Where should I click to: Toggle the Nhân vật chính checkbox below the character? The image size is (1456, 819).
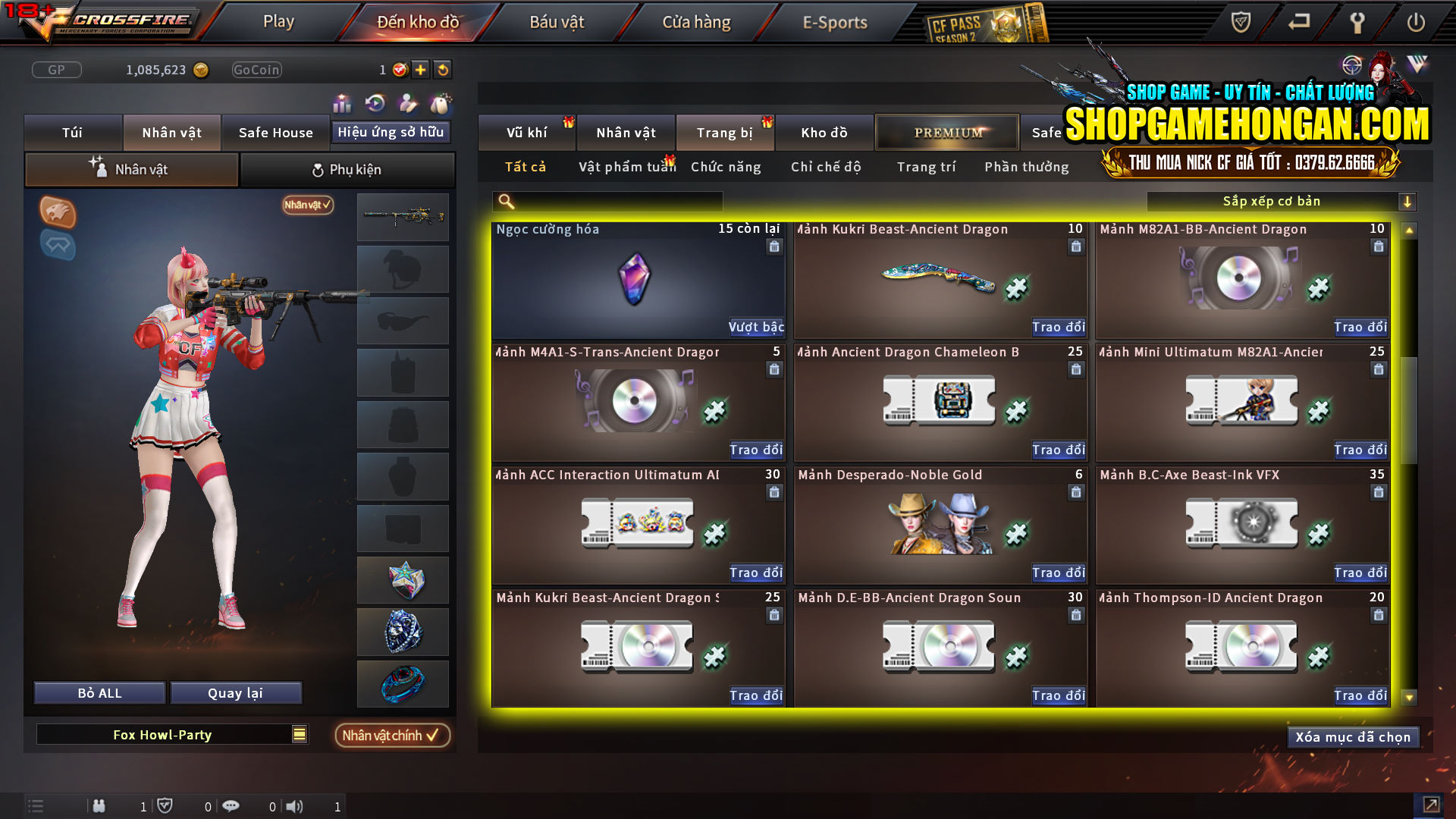tap(392, 735)
